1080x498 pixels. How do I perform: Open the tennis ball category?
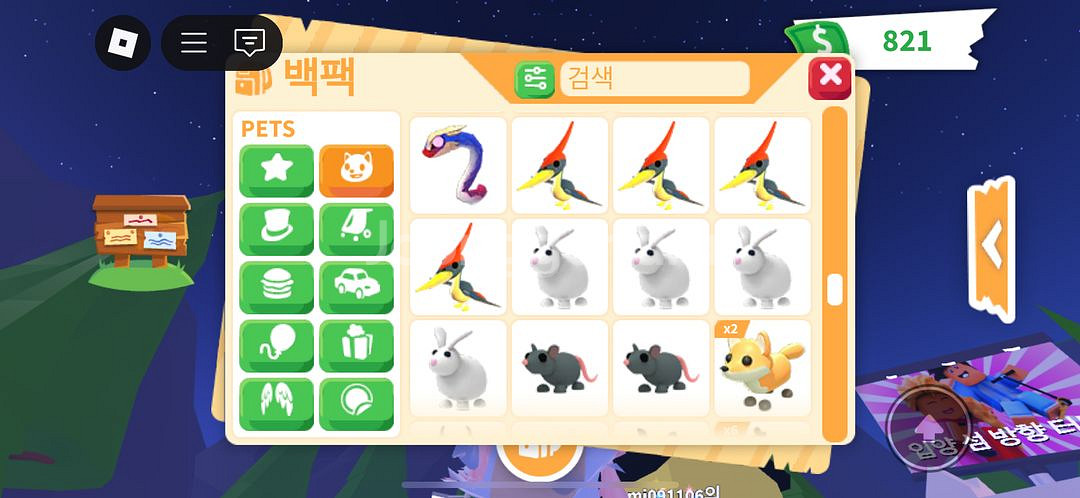click(x=356, y=404)
